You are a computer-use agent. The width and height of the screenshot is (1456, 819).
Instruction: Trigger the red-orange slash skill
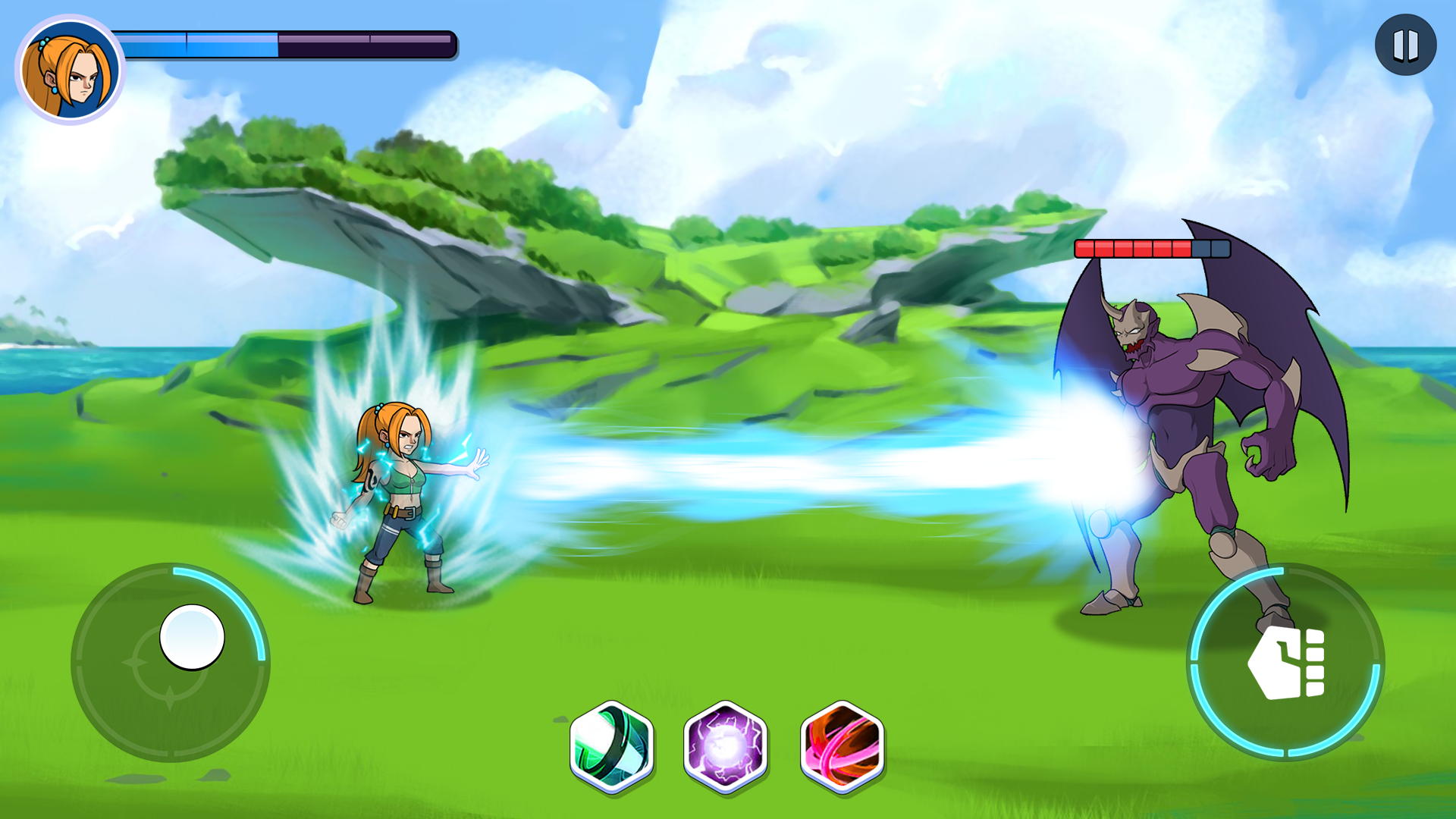pyautogui.click(x=843, y=747)
